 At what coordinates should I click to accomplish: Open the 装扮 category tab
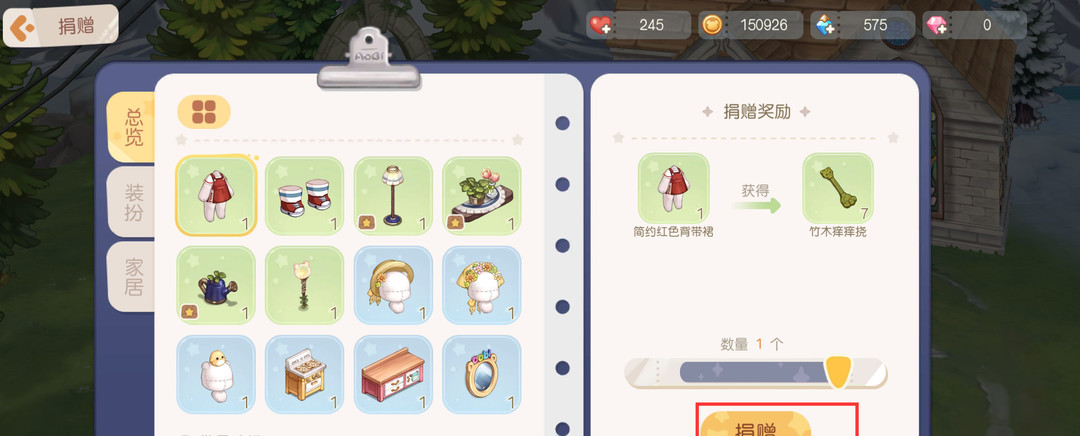[133, 202]
